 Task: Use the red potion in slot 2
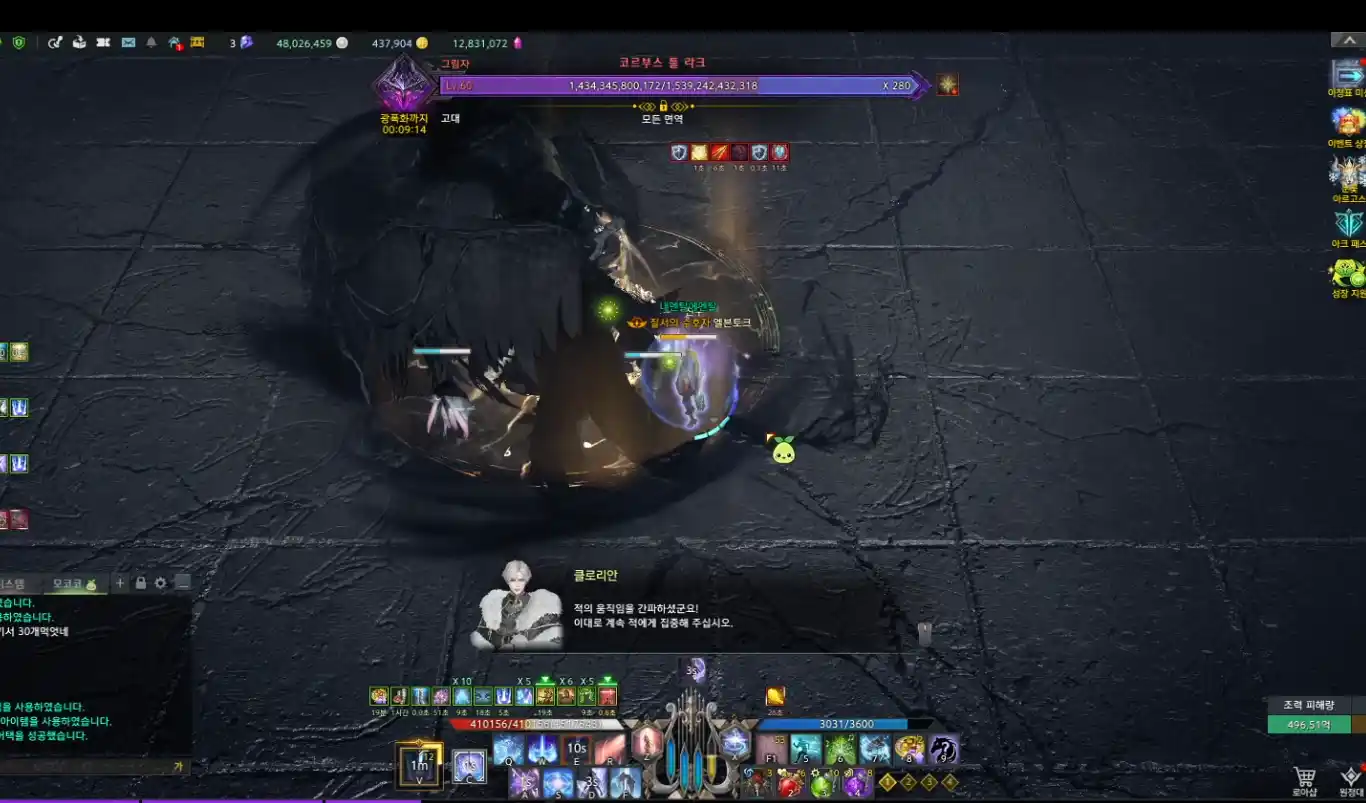point(790,782)
